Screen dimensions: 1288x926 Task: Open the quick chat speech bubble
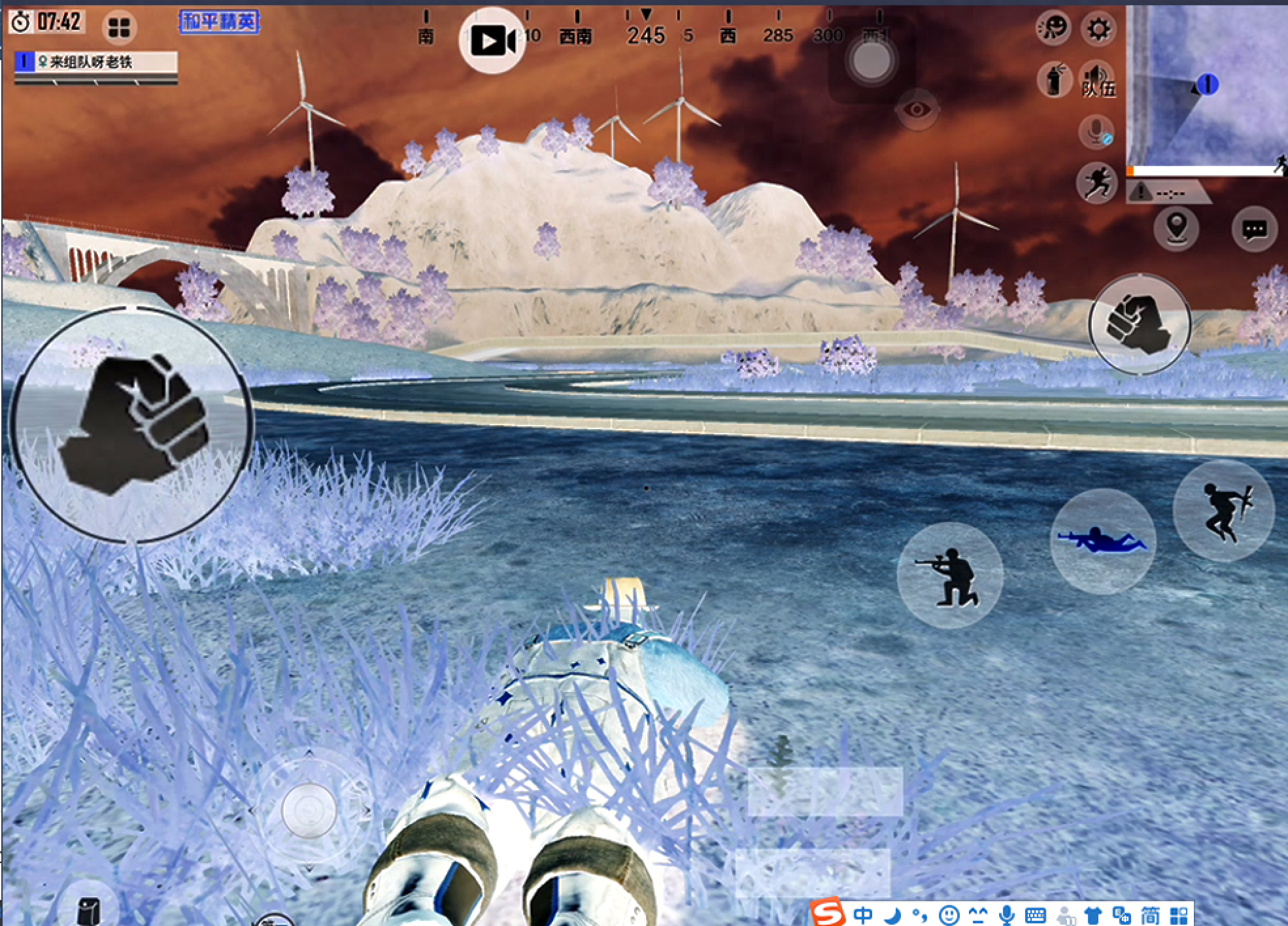(x=1254, y=230)
